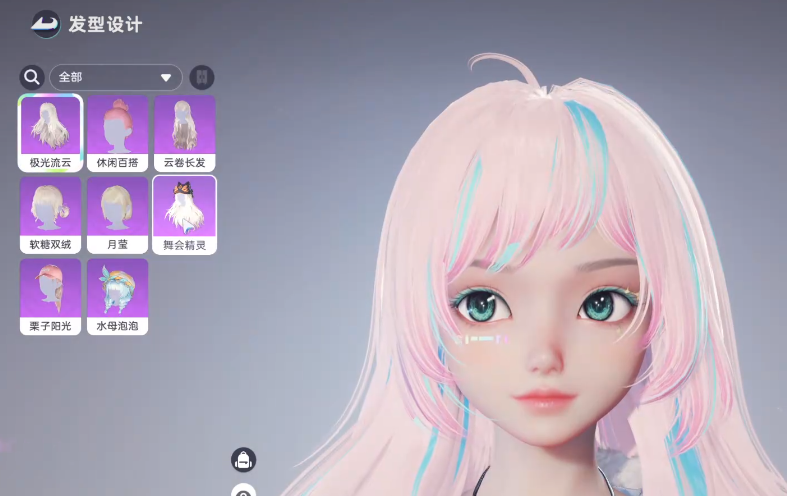Choose the 休闲百搭 bun hairstyle
Viewport: 787px width, 496px height.
coord(117,133)
